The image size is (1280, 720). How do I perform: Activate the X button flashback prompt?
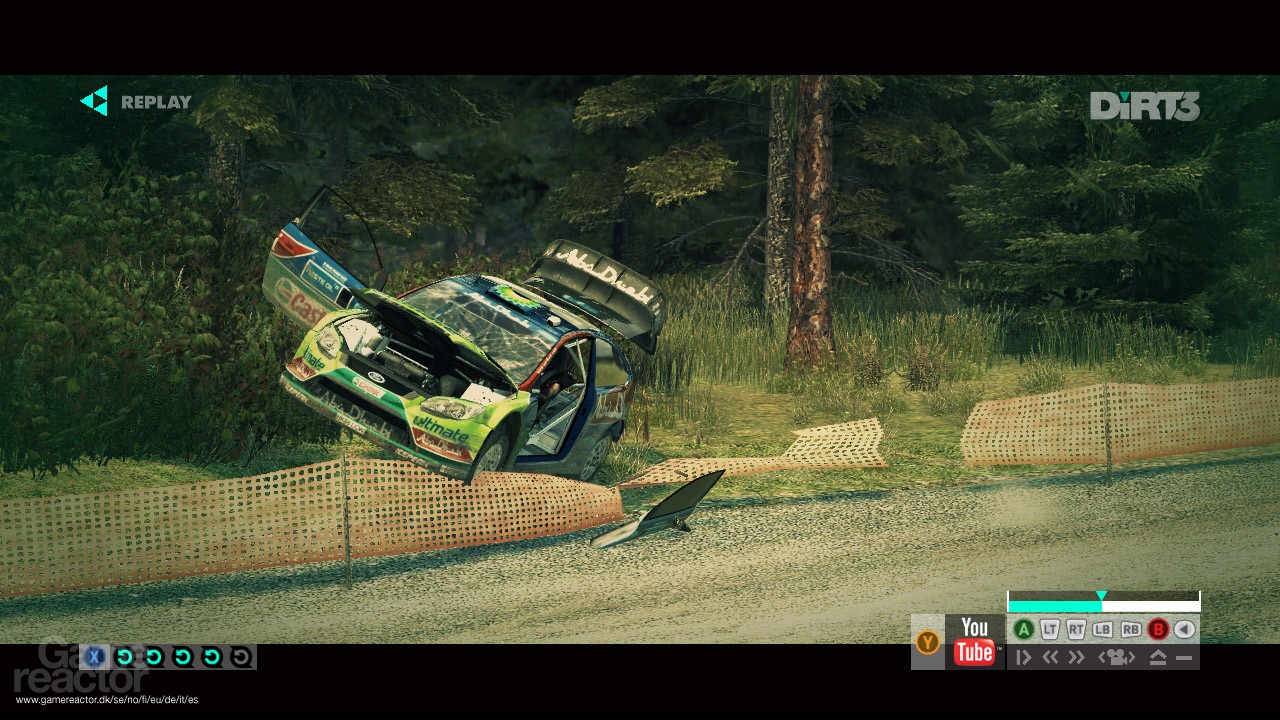(94, 656)
